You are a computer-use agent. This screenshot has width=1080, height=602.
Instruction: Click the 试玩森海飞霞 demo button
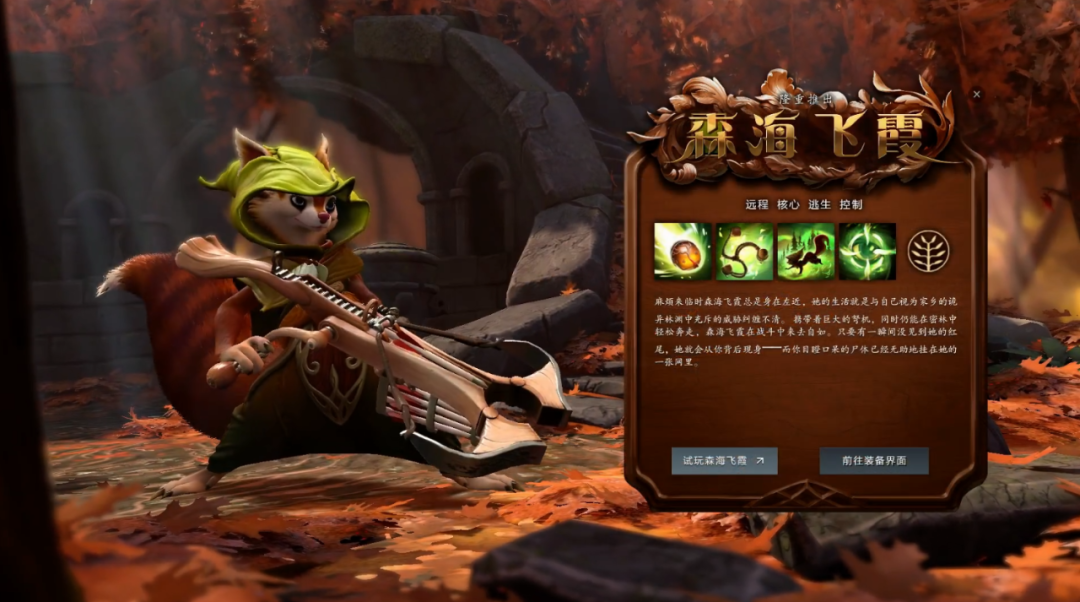724,460
